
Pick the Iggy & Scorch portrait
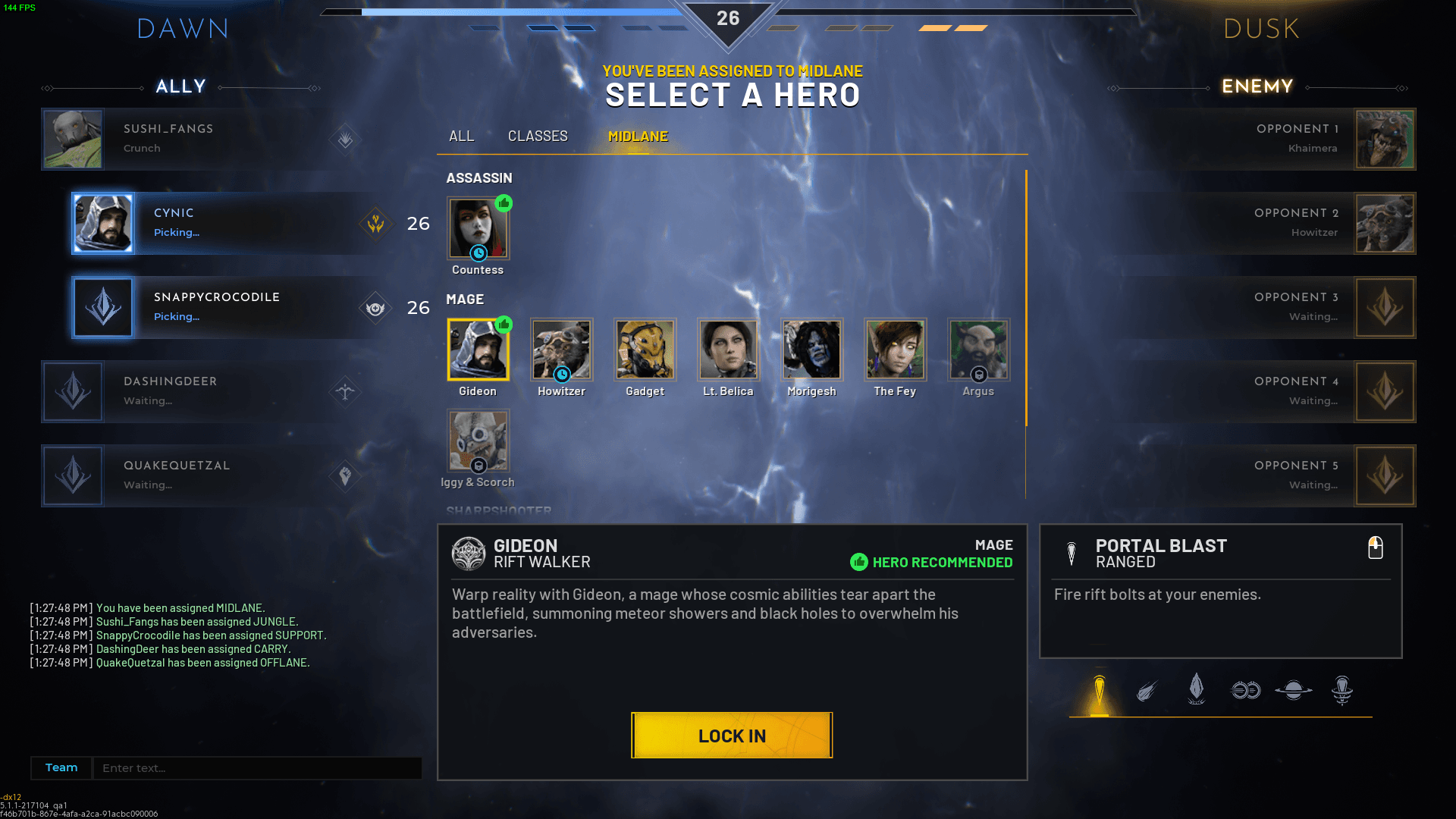pos(478,441)
